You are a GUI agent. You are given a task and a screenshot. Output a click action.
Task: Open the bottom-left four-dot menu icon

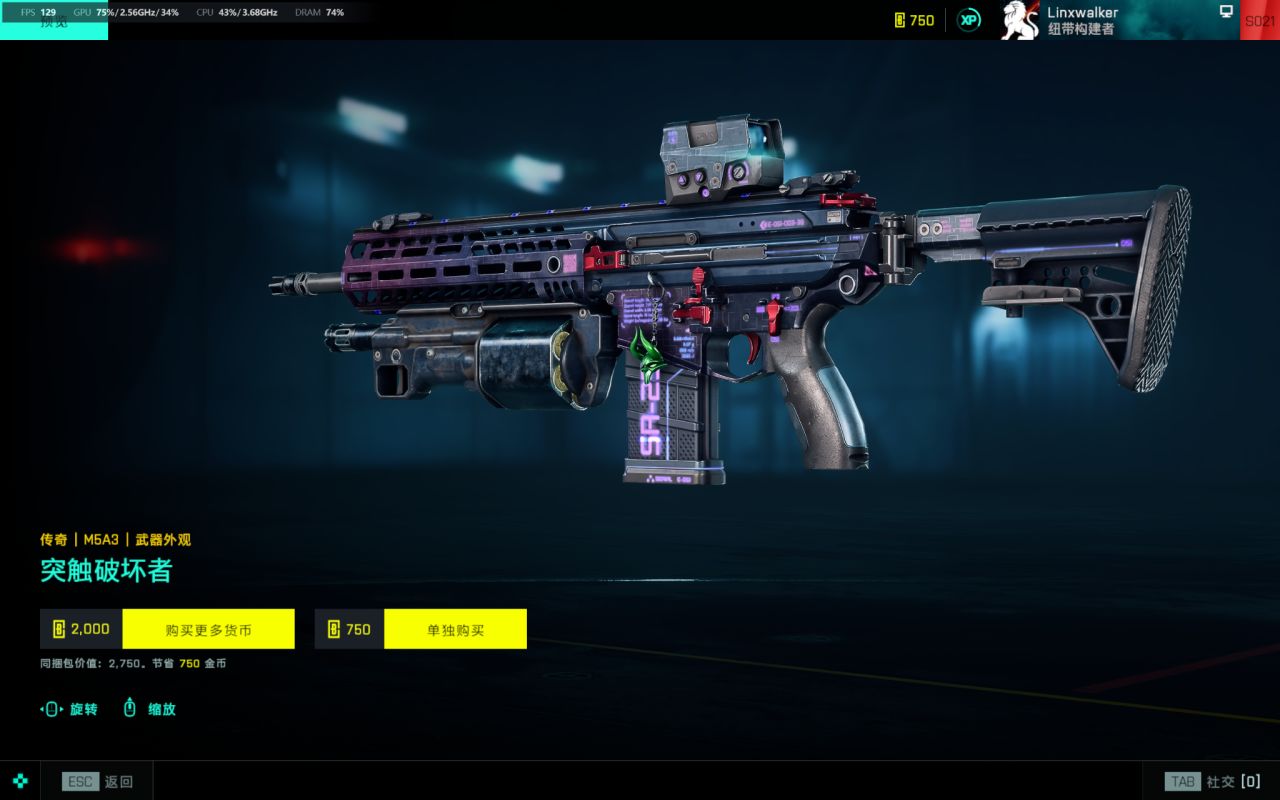pyautogui.click(x=20, y=781)
